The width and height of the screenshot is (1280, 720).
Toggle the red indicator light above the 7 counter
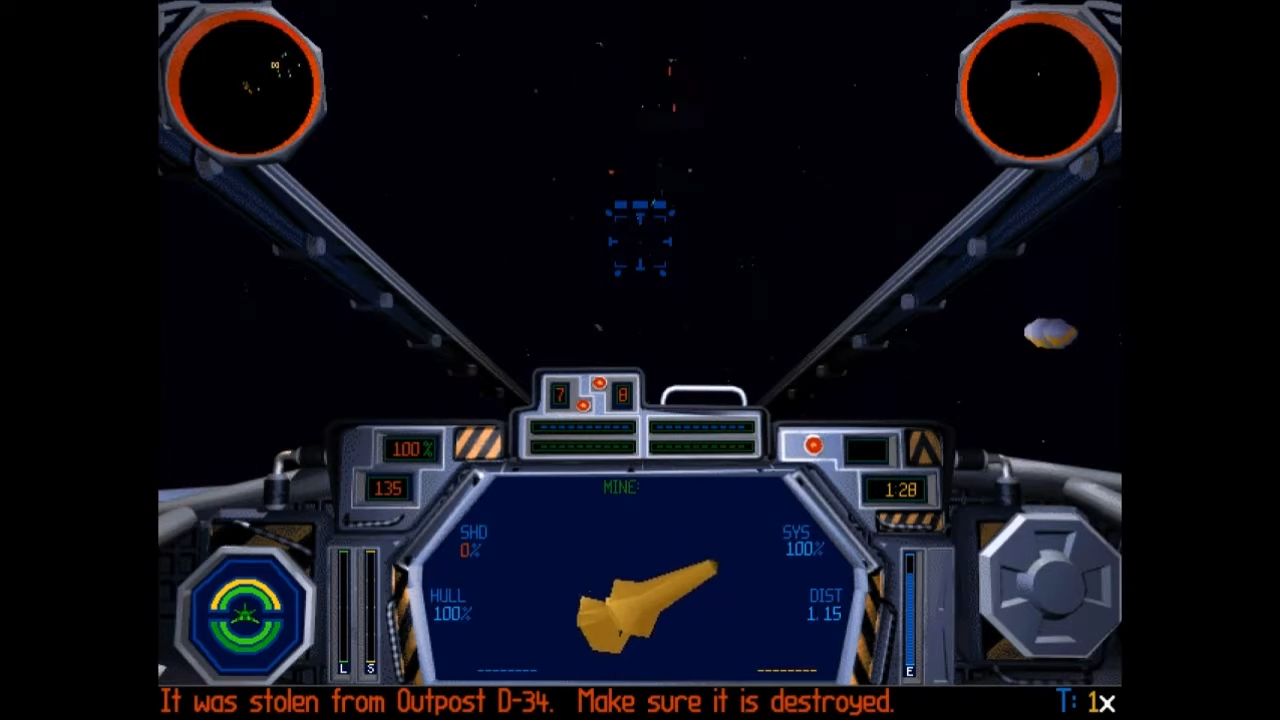click(598, 382)
